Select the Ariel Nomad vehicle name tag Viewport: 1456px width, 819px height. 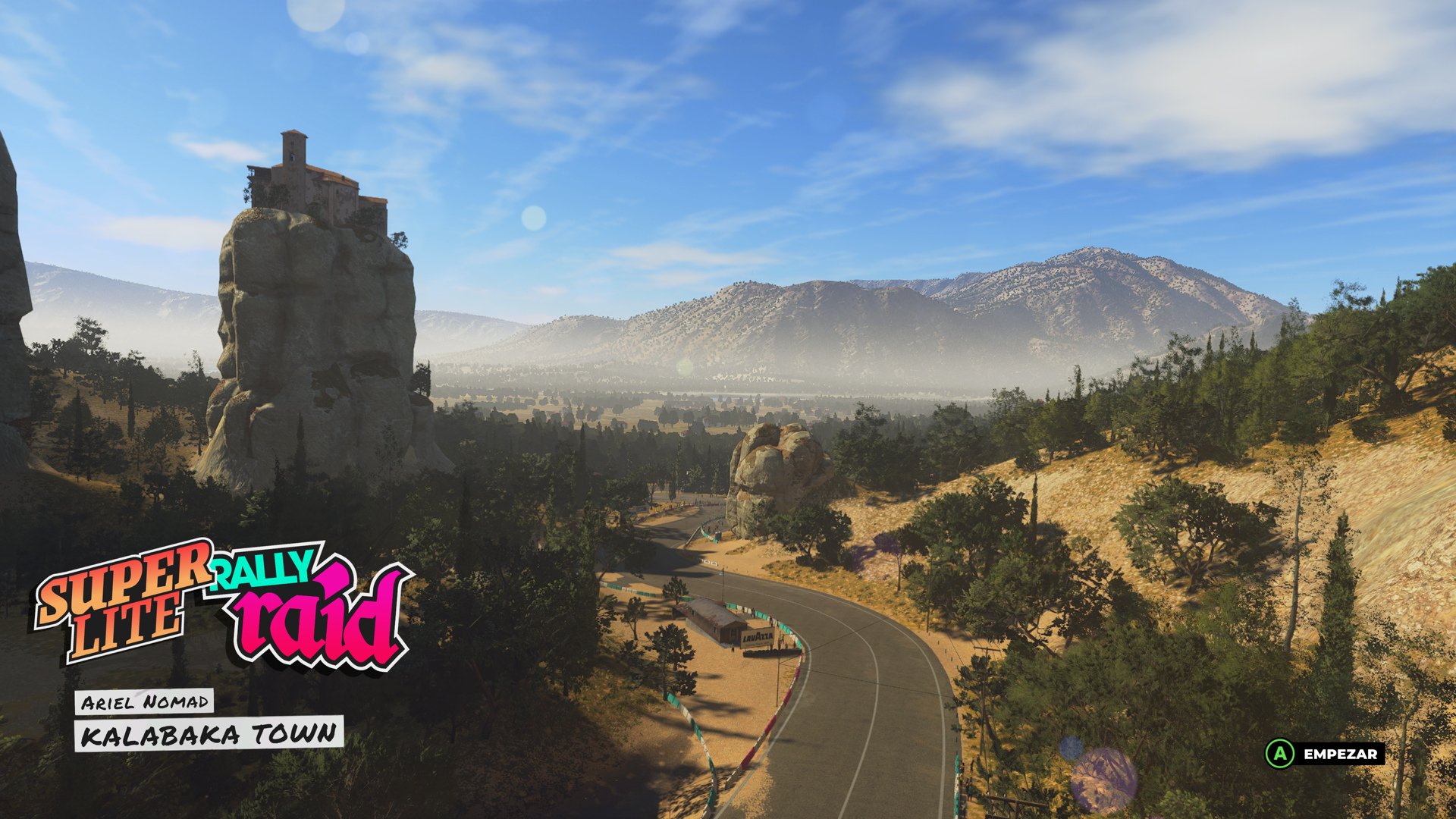pyautogui.click(x=144, y=701)
